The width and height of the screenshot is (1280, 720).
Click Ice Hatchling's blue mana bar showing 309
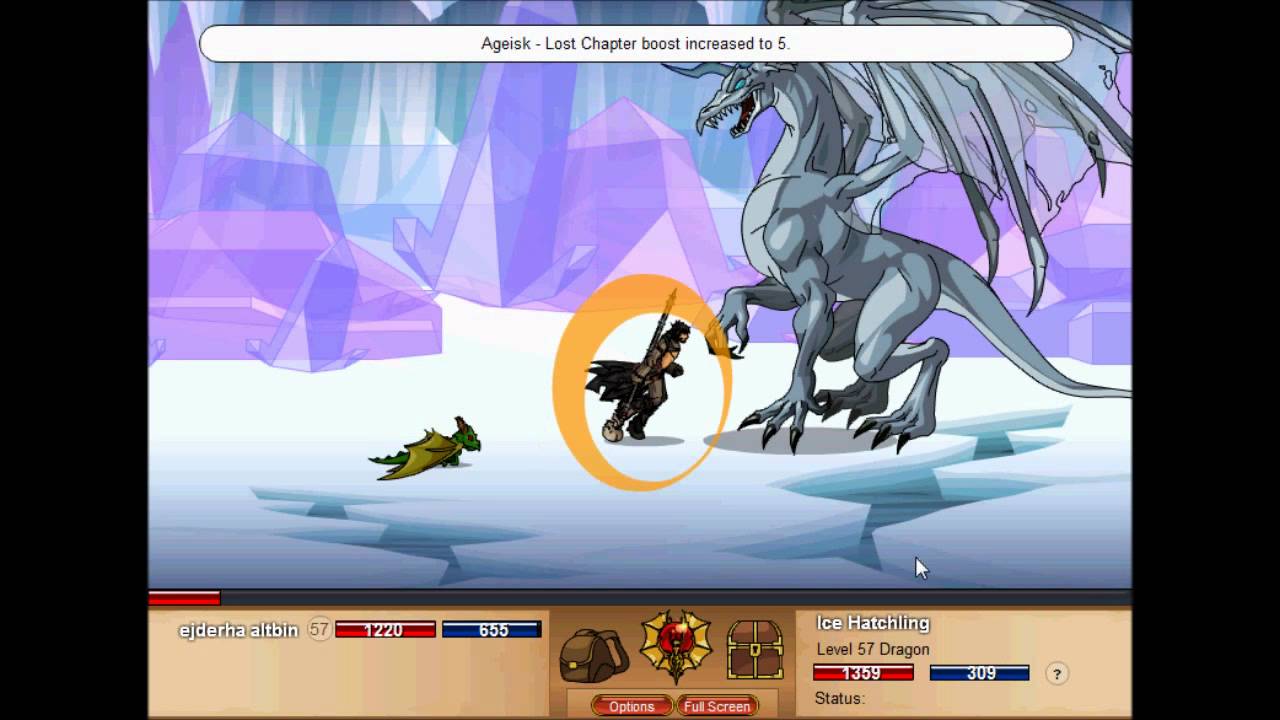(980, 673)
